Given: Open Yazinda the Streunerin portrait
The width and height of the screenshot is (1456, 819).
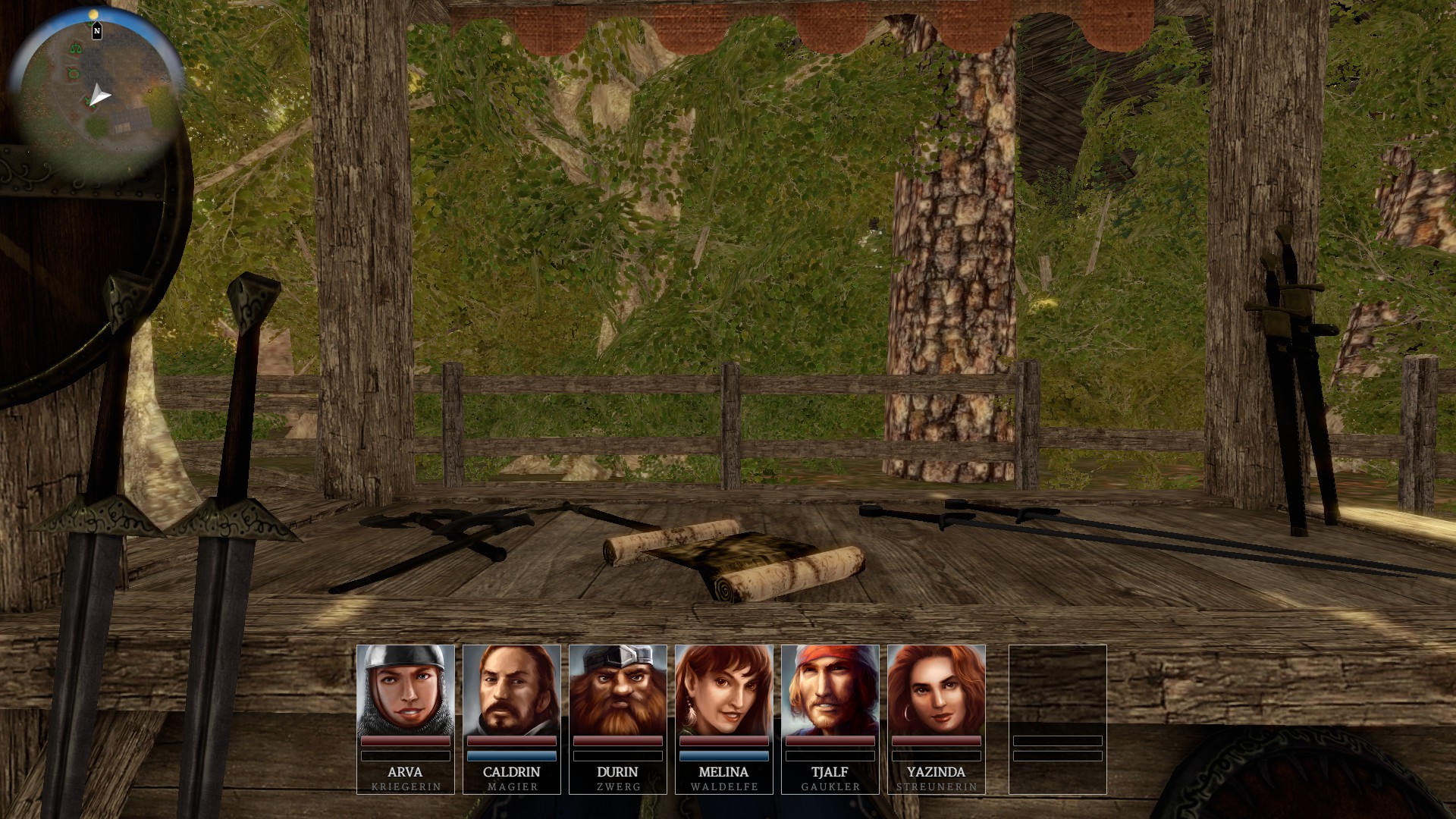Looking at the screenshot, I should tap(936, 690).
